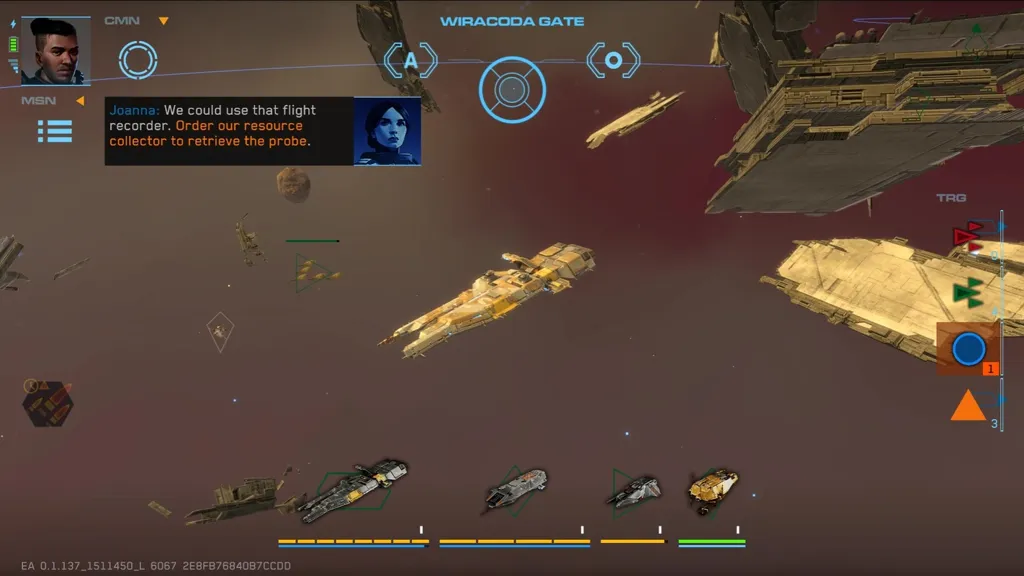Tap the circular ring icon under CMN
1024x576 pixels.
[x=138, y=59]
